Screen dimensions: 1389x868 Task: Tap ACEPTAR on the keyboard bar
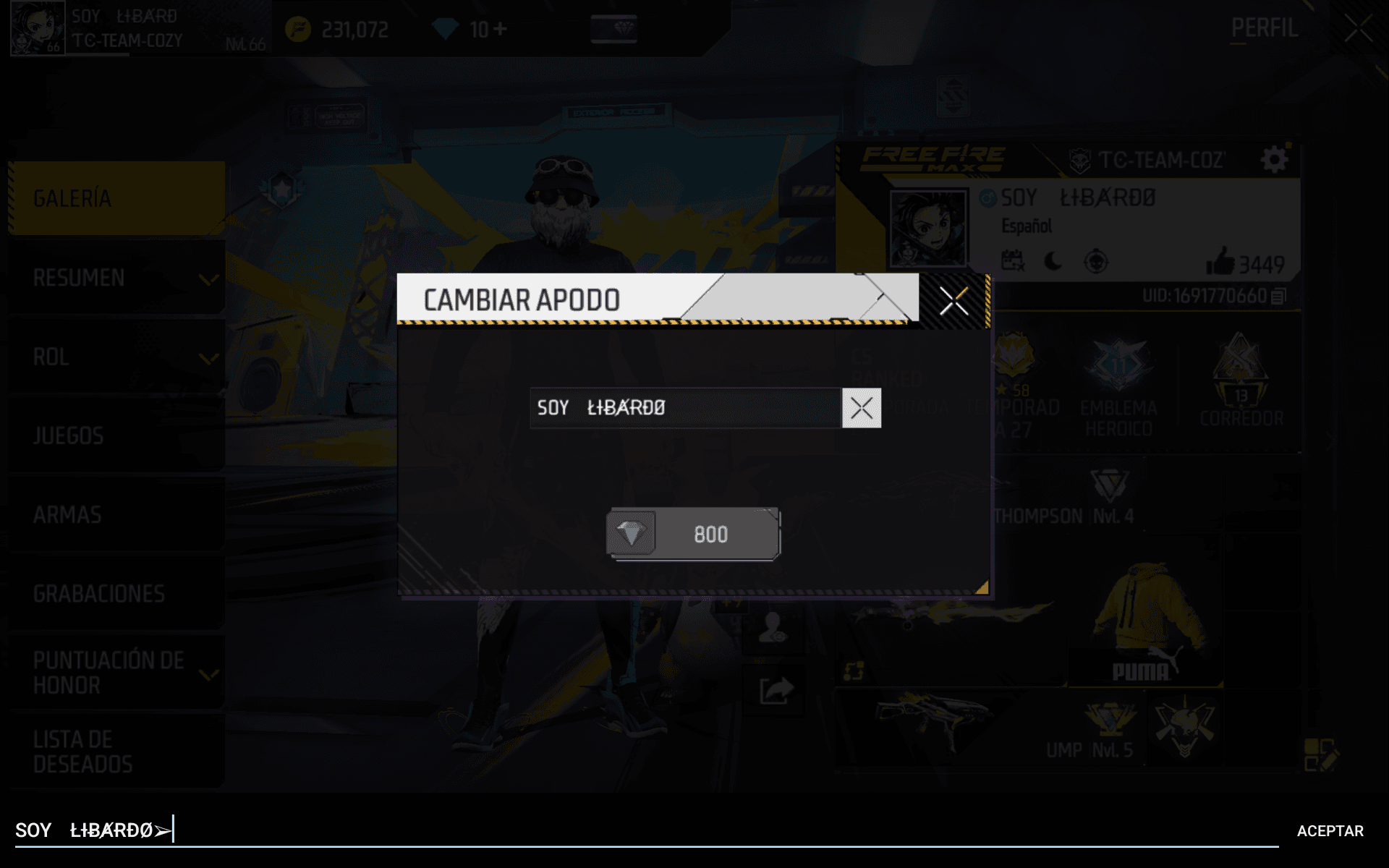coord(1330,831)
